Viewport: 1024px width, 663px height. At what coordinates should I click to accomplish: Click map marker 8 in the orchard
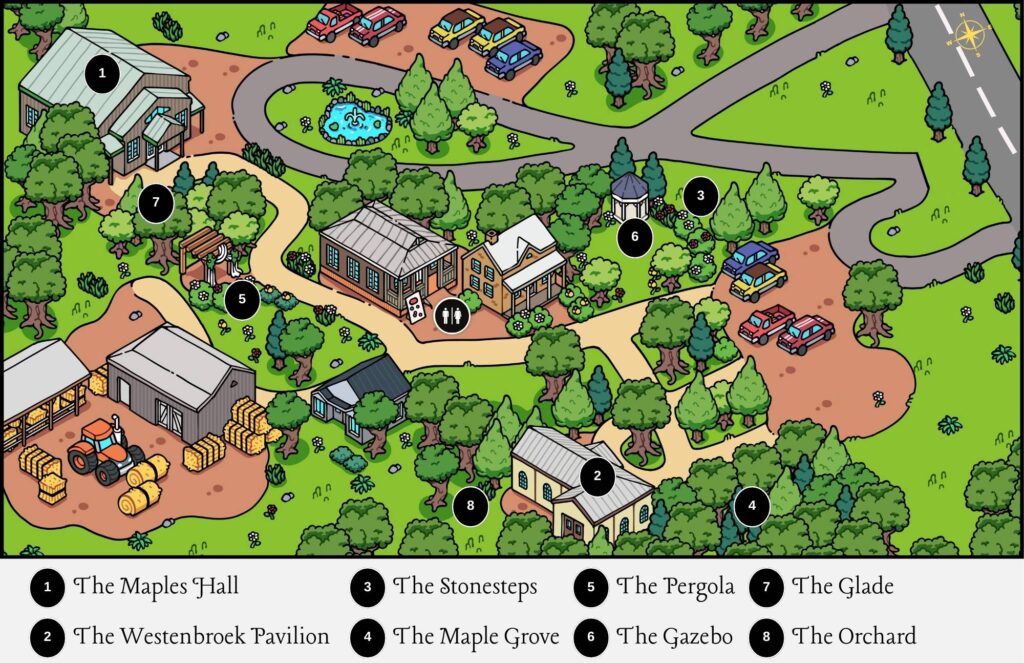pos(469,506)
